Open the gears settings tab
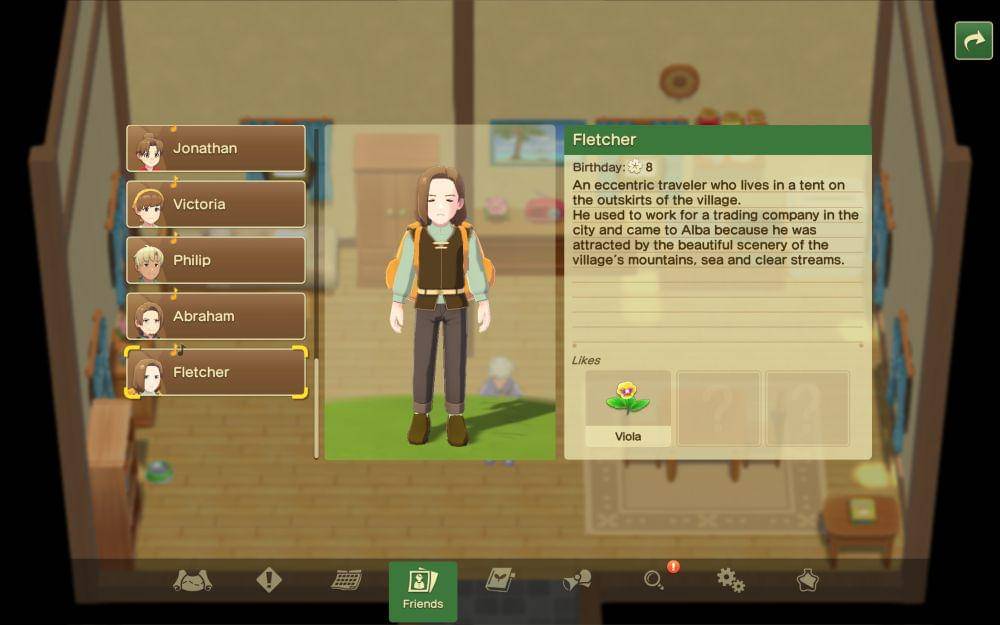Image resolution: width=1000 pixels, height=625 pixels. (731, 580)
